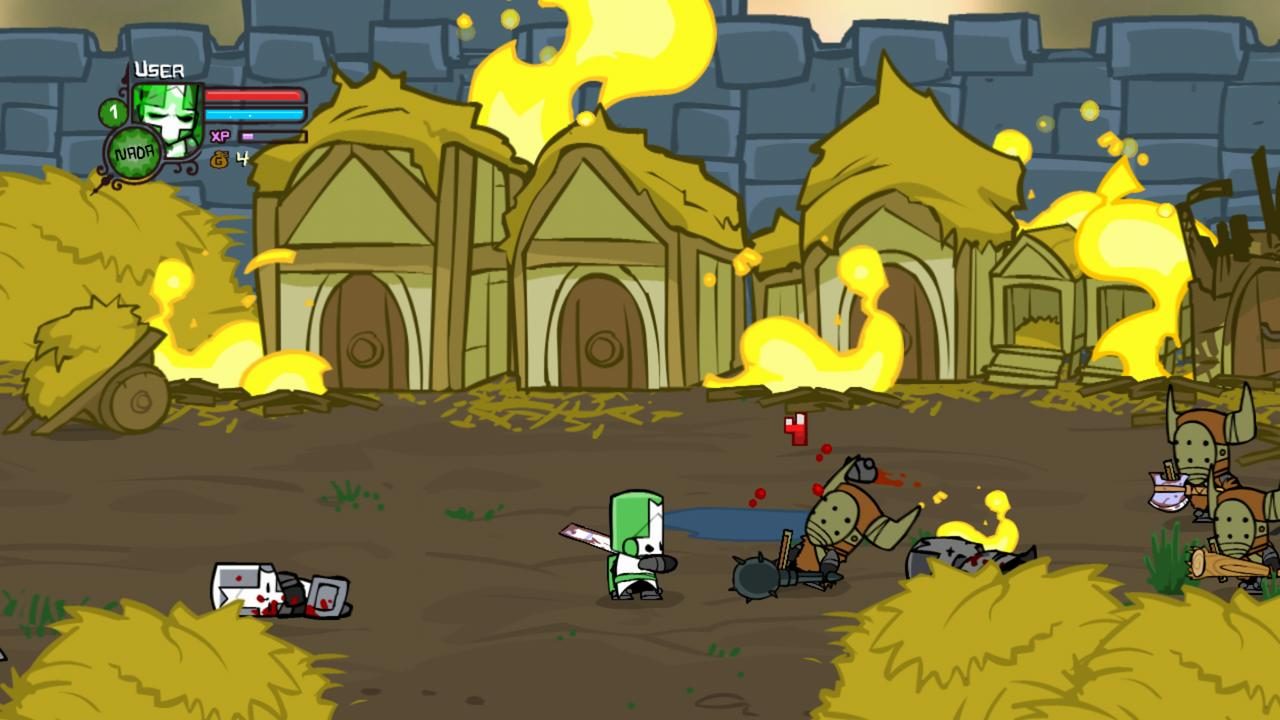Click the red health bar

tap(255, 95)
